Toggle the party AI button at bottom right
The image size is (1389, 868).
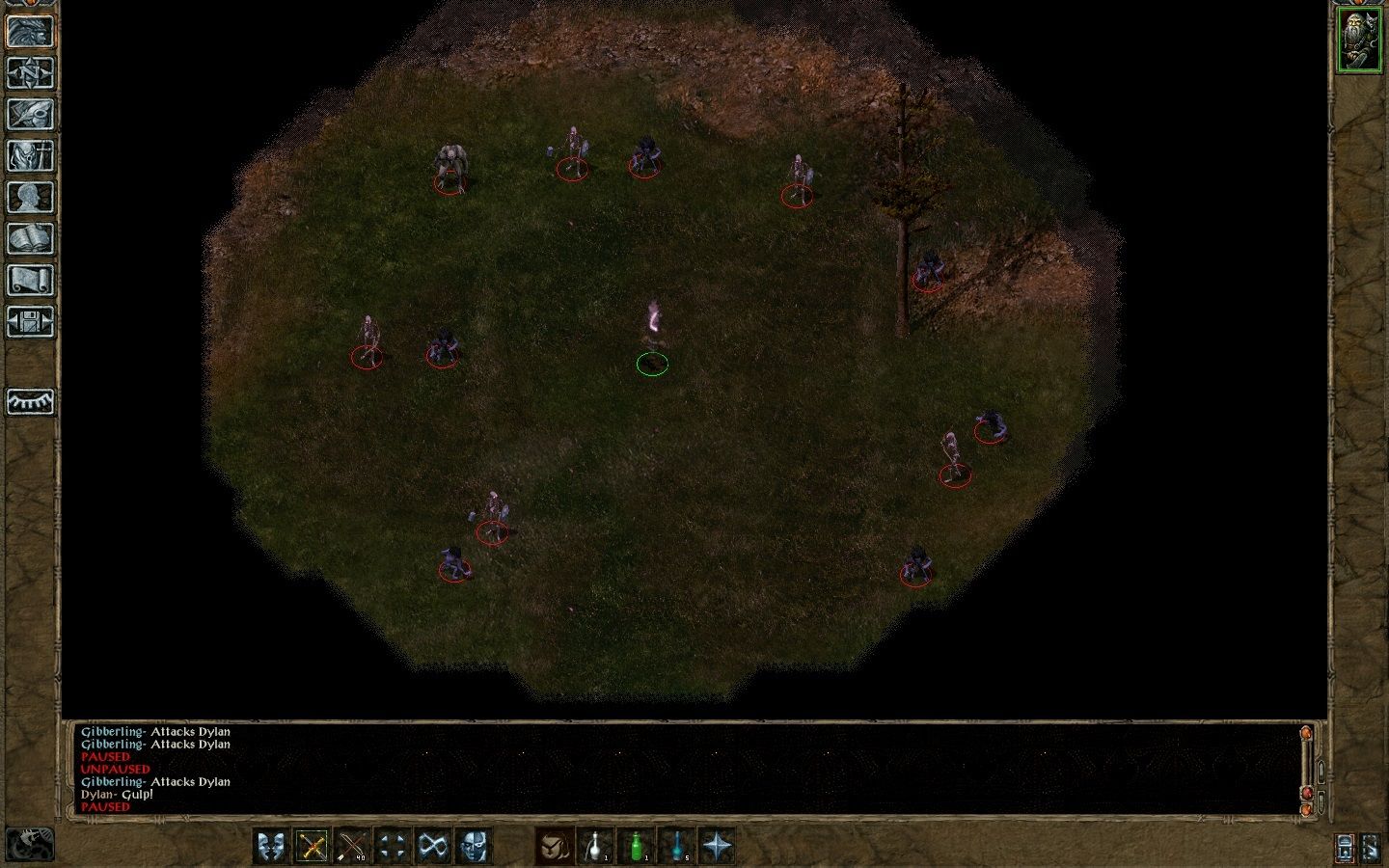coord(1372,848)
